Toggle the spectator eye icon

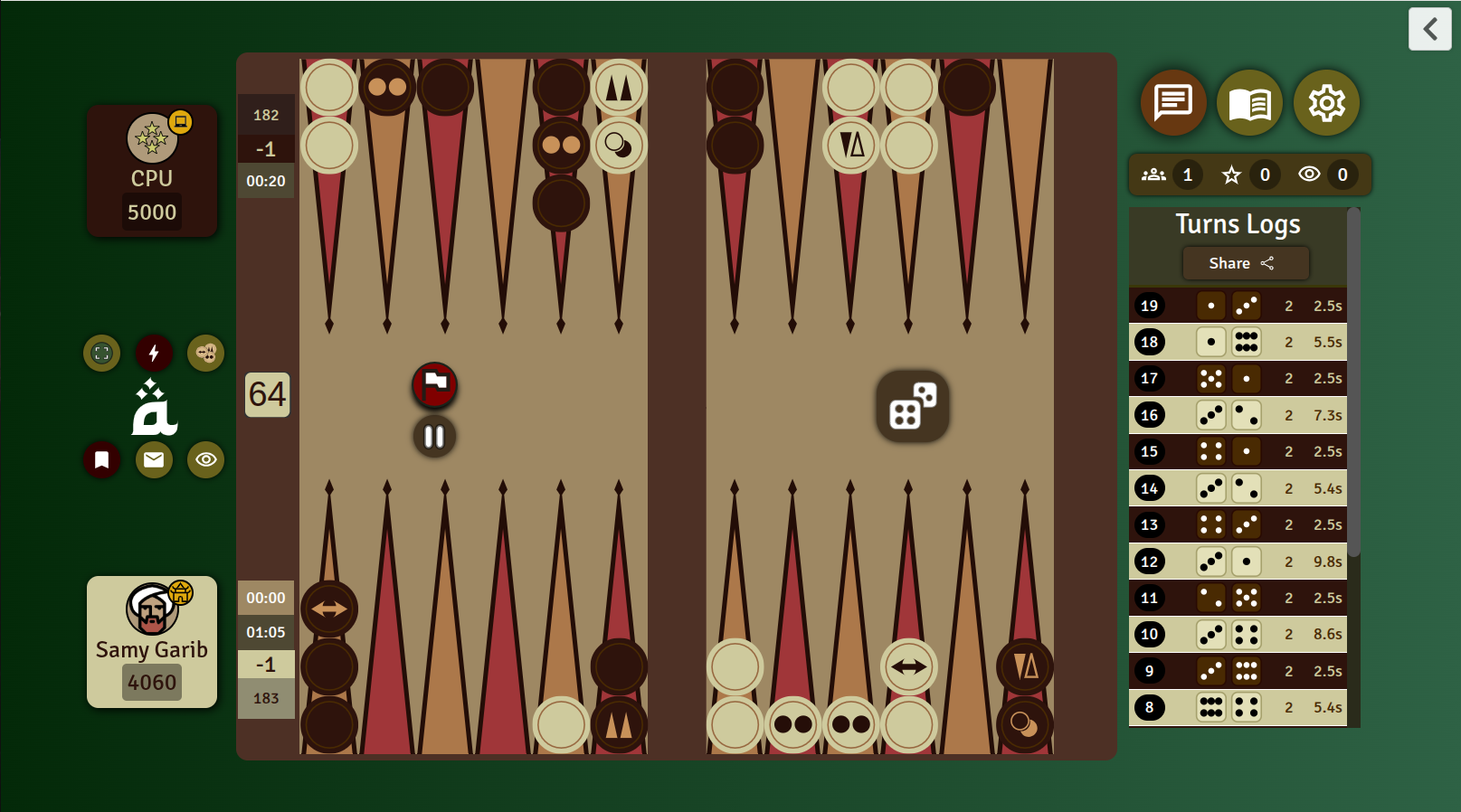pyautogui.click(x=205, y=459)
